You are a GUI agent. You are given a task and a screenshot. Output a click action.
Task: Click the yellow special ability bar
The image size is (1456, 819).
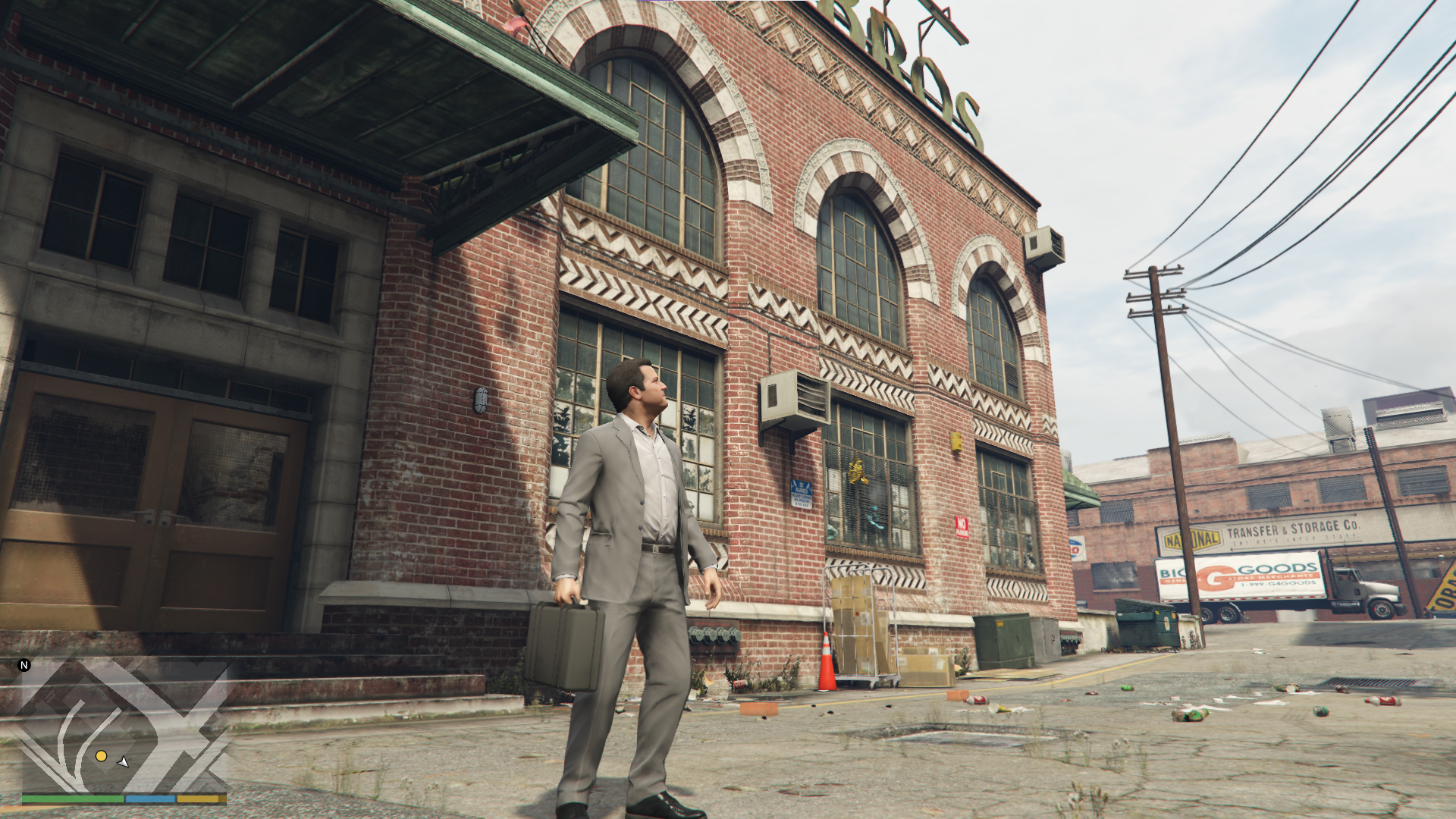click(x=199, y=800)
